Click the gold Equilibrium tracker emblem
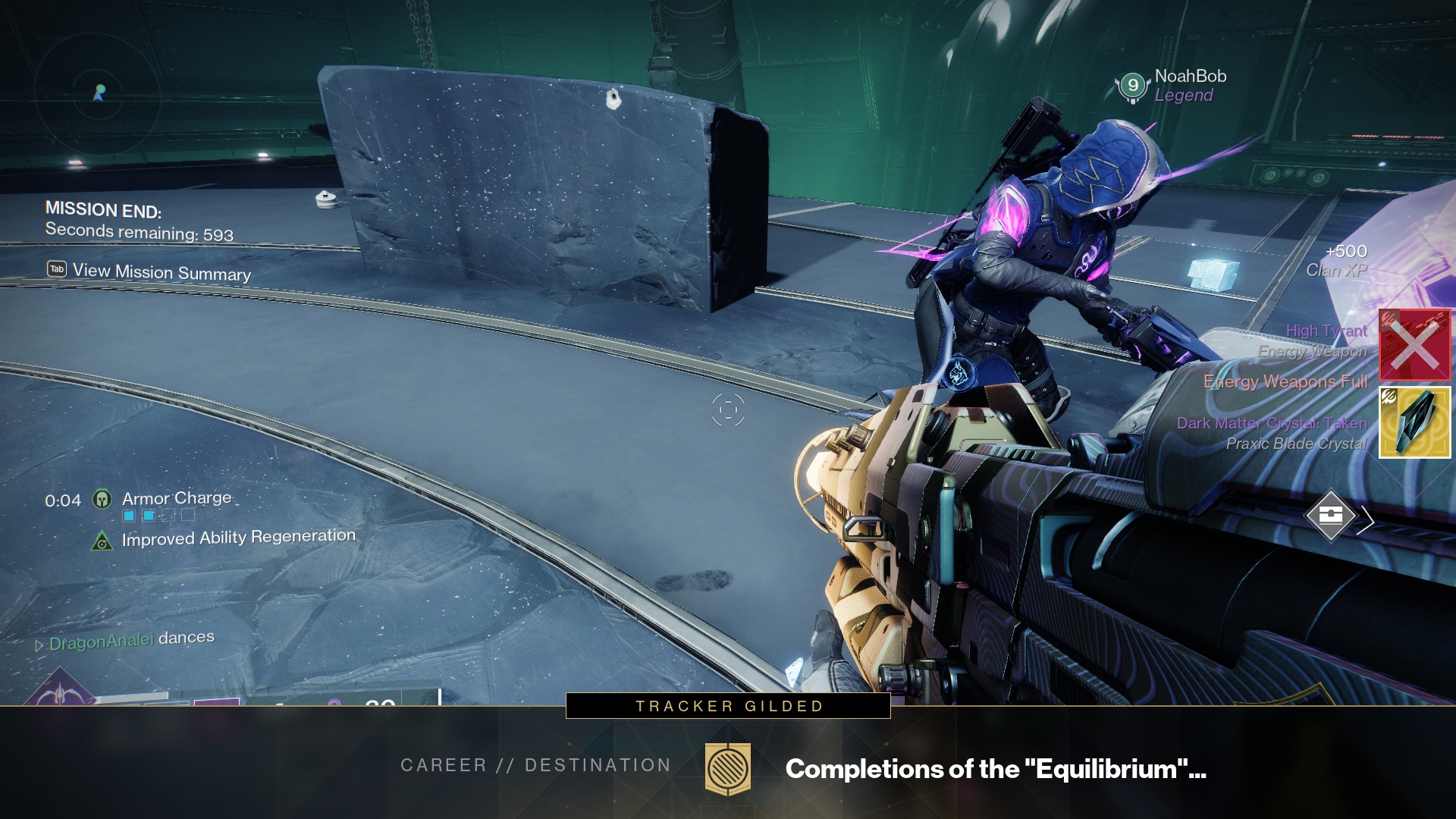 [728, 768]
